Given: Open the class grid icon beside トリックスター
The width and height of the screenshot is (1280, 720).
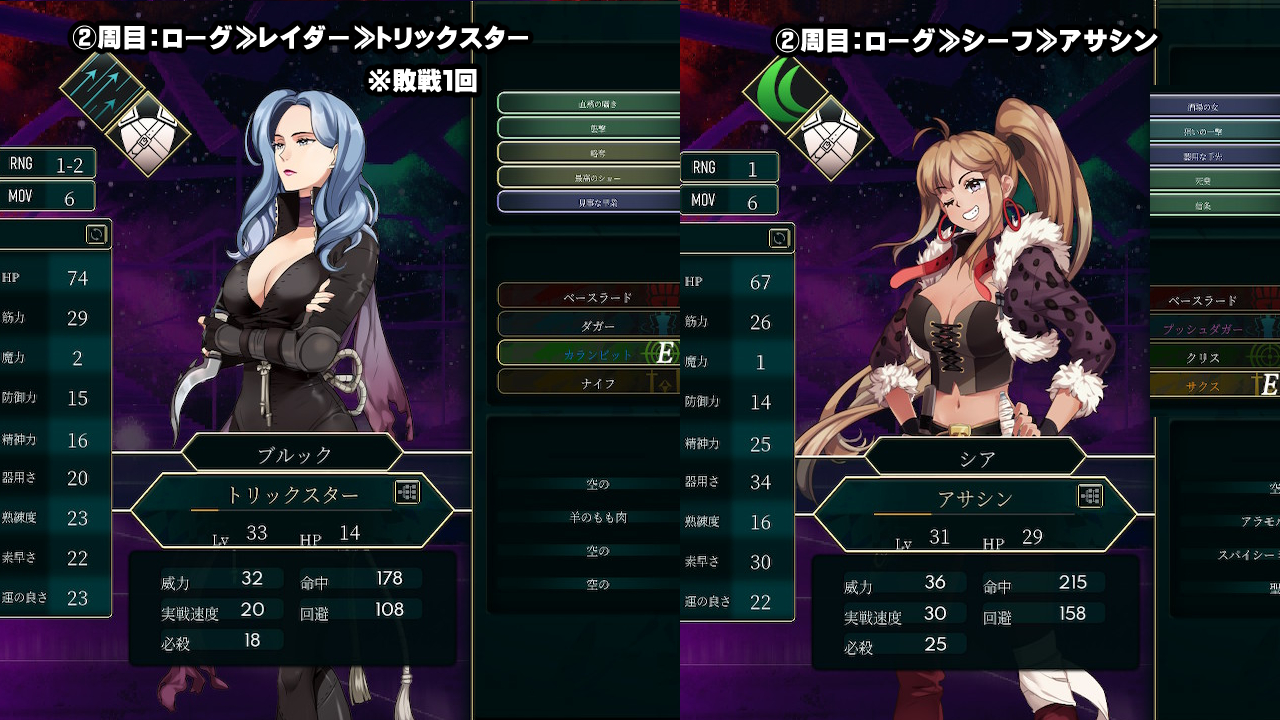Looking at the screenshot, I should (407, 491).
